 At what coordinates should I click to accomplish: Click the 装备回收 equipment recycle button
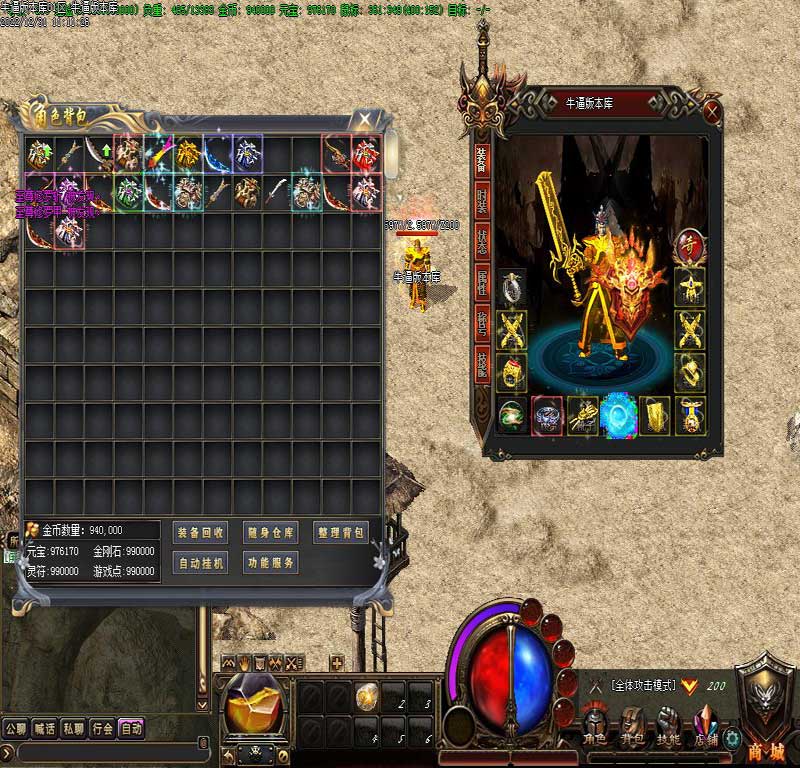(200, 532)
